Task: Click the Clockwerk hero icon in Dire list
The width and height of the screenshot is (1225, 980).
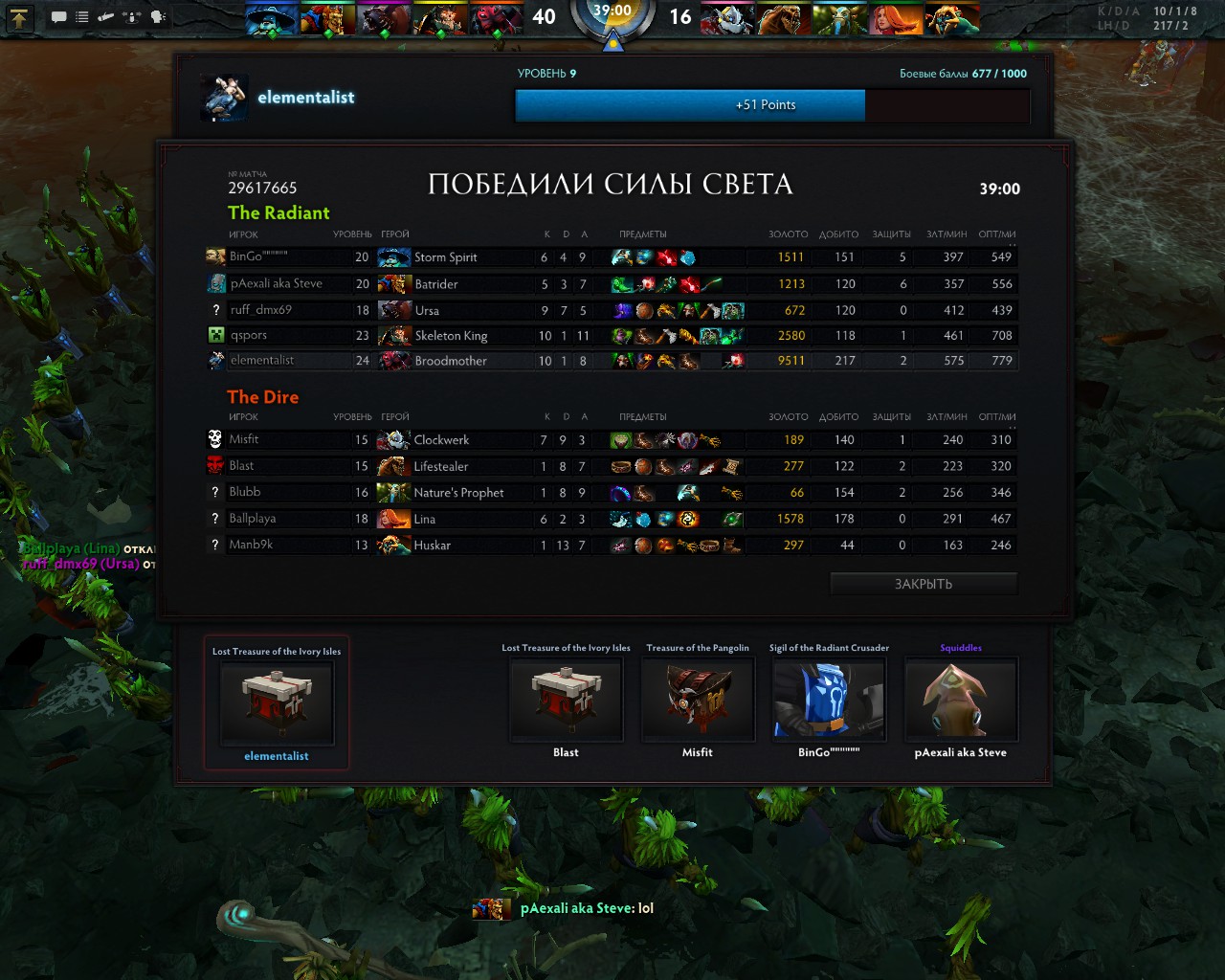Action: point(393,440)
